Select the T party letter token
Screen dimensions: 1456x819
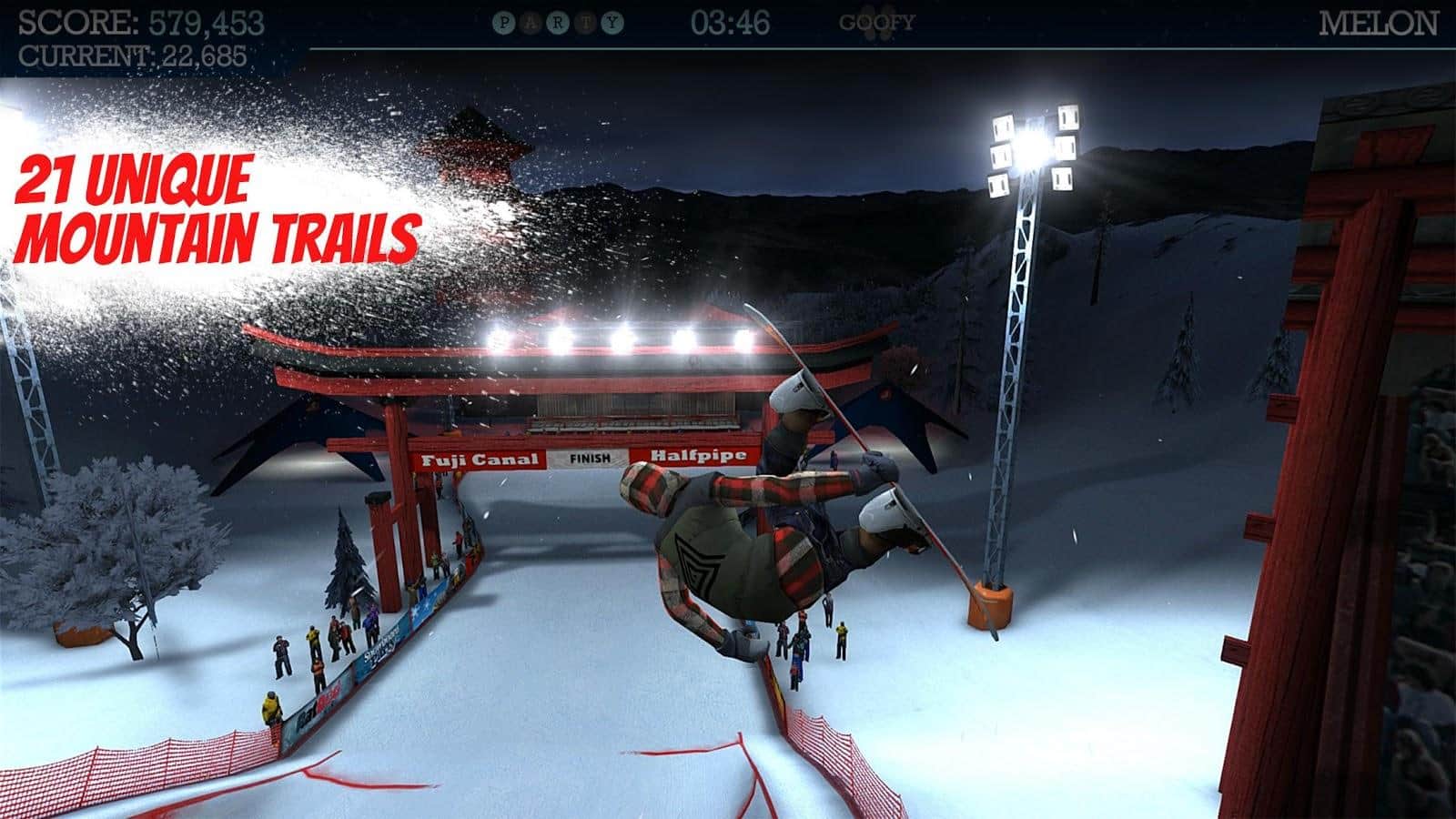coord(585,21)
